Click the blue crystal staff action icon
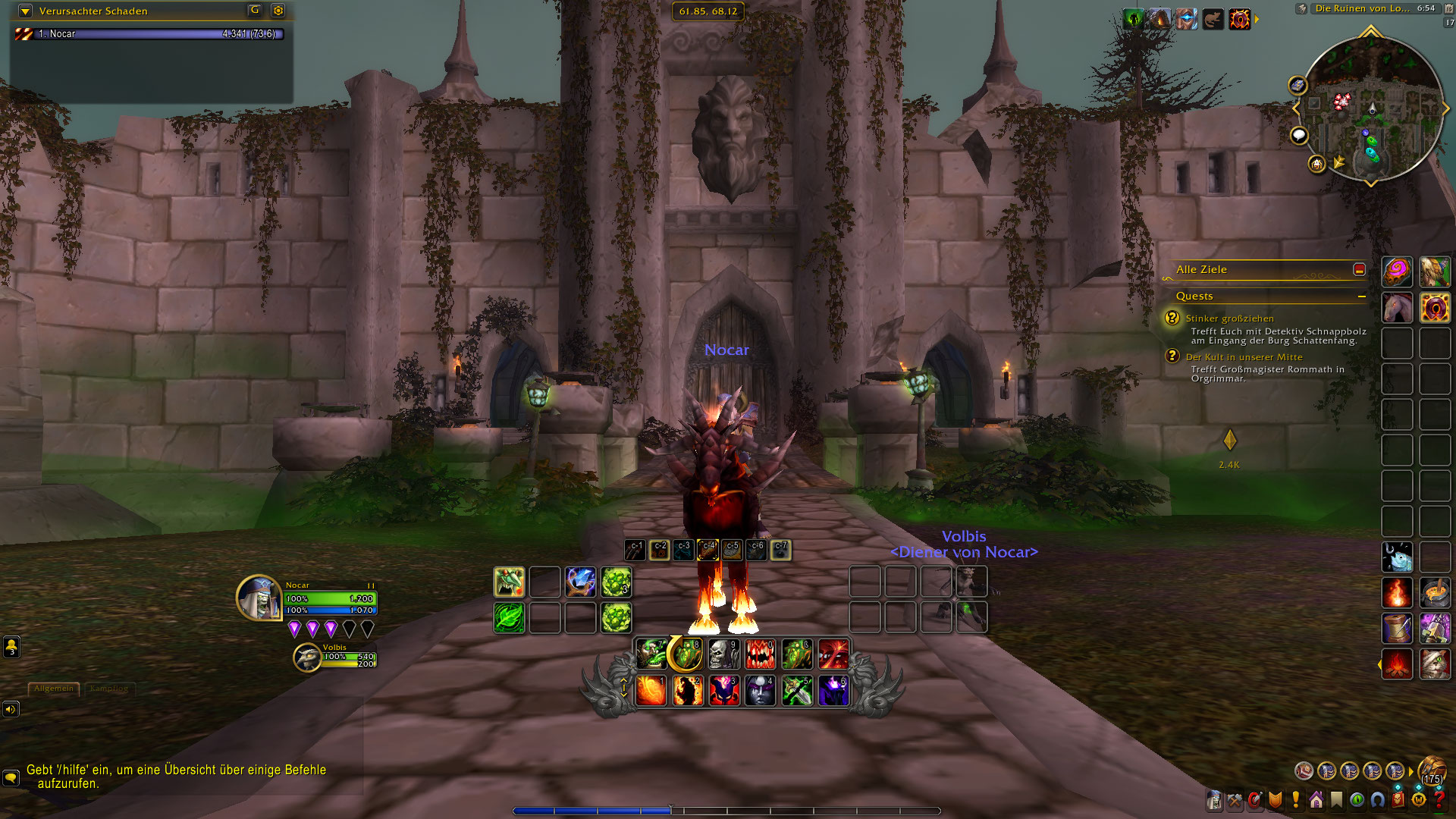1456x819 pixels. tap(580, 582)
